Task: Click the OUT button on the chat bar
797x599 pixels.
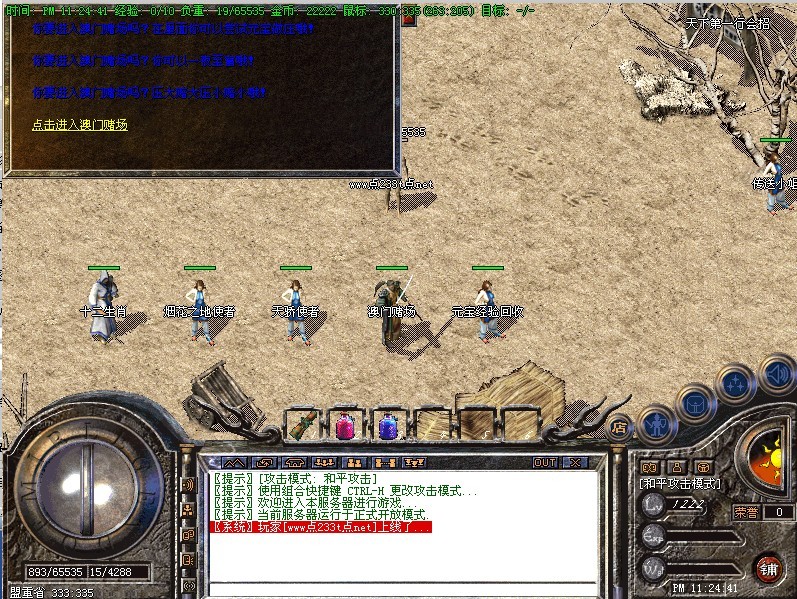Action: (545, 463)
